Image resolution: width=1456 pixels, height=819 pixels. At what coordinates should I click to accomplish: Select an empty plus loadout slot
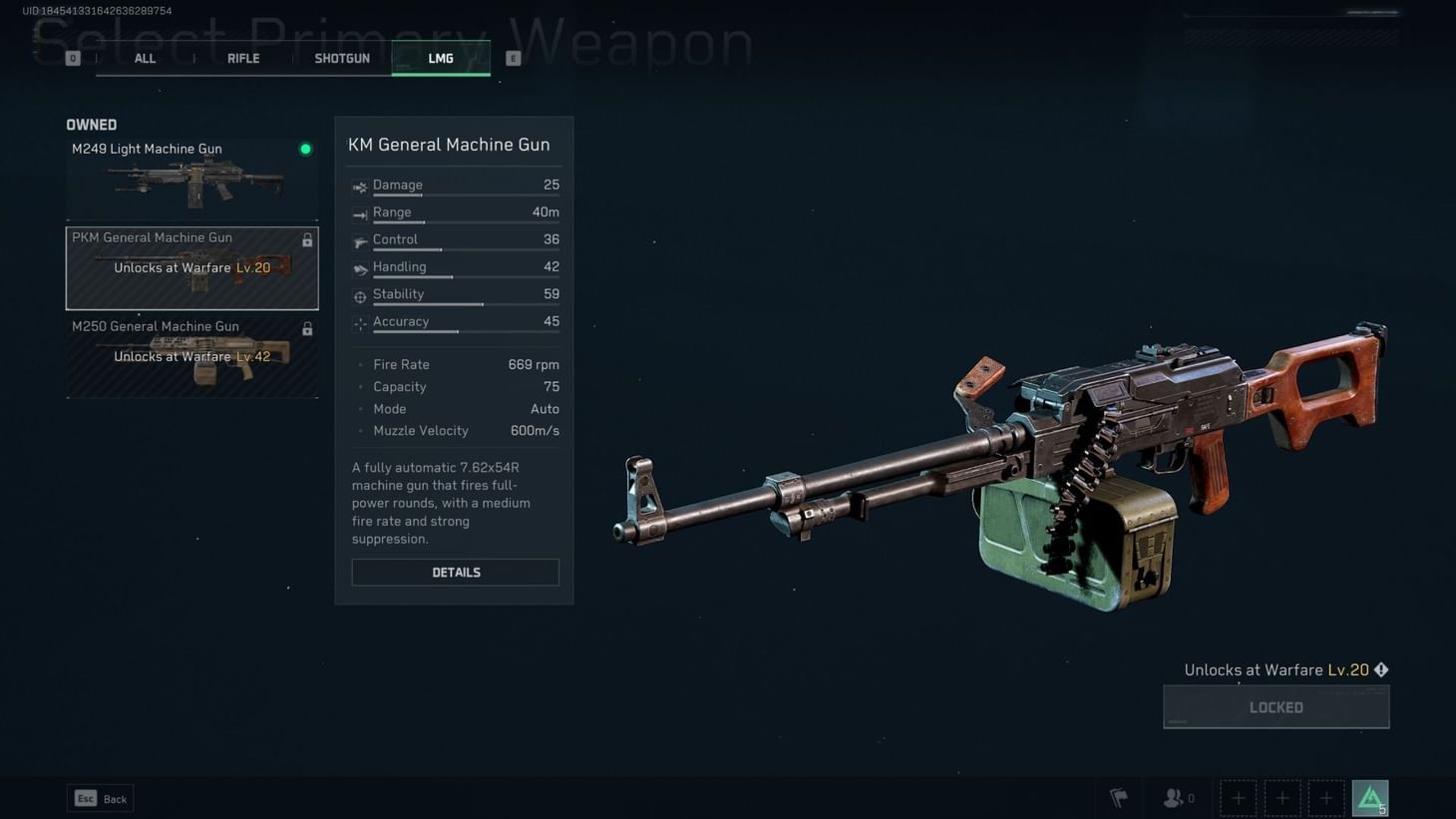point(1238,797)
